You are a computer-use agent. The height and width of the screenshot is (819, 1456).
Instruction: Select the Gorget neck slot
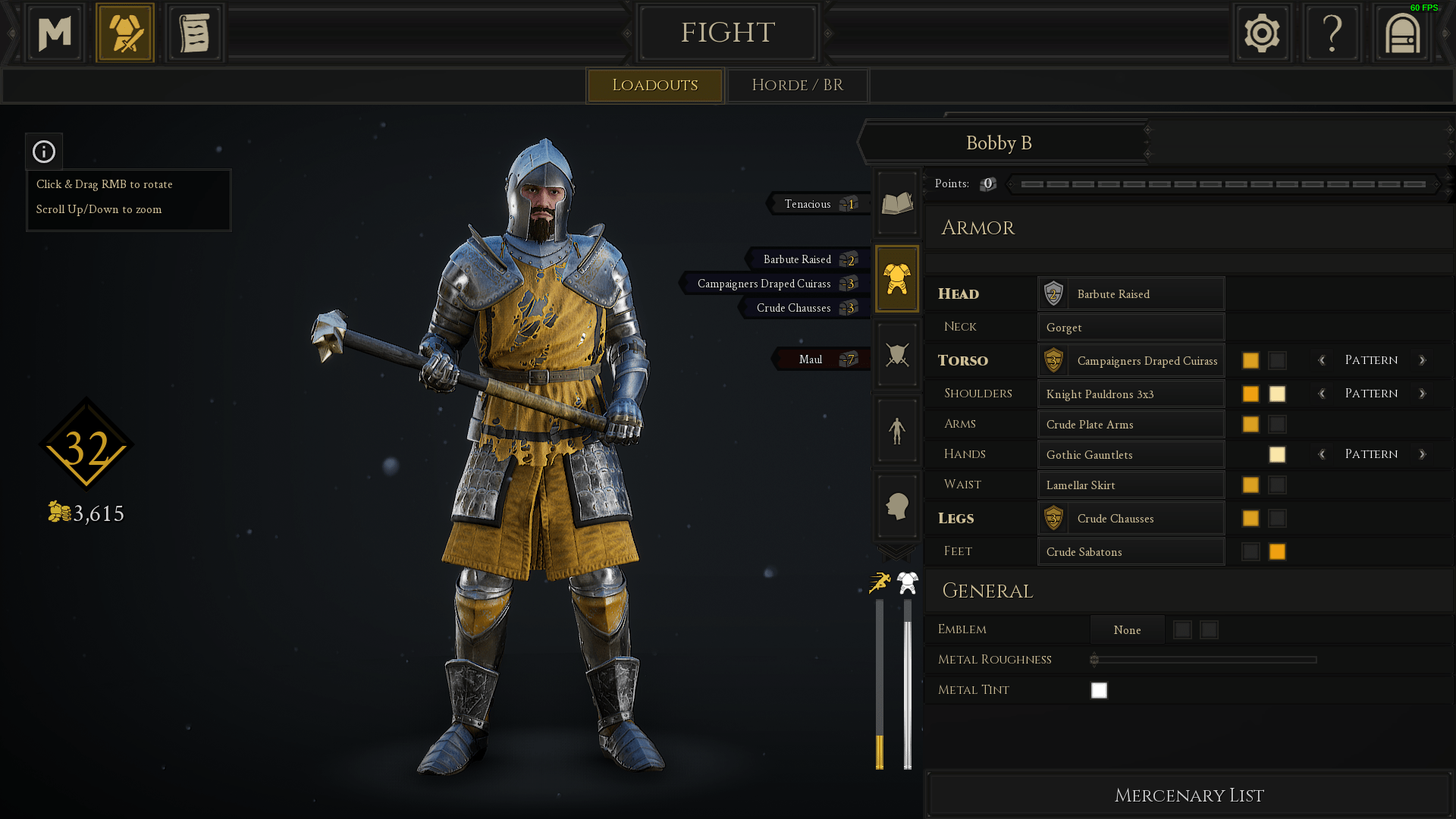pos(1131,327)
